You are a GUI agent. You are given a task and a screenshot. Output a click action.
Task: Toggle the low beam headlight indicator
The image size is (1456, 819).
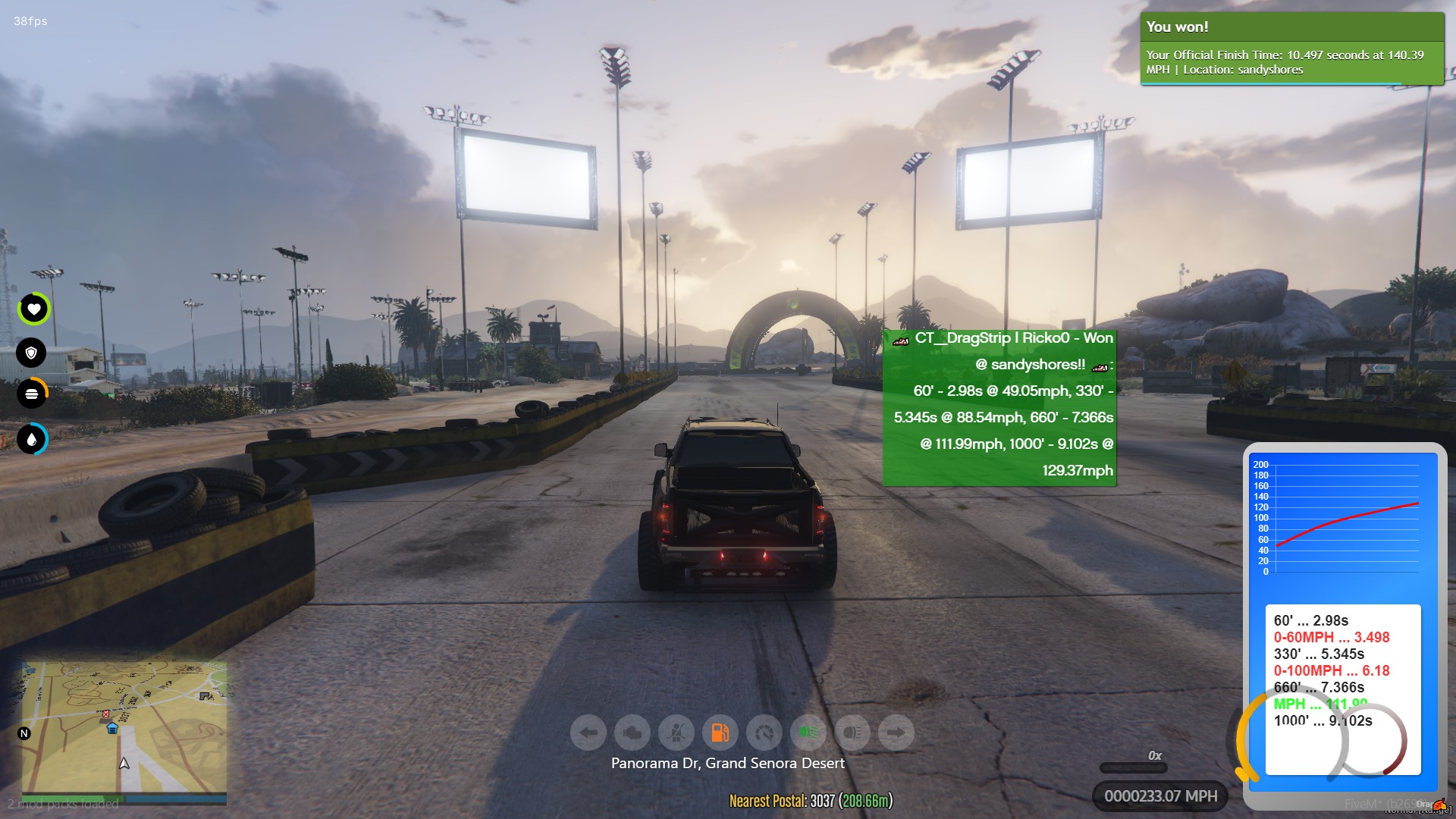pyautogui.click(x=852, y=732)
